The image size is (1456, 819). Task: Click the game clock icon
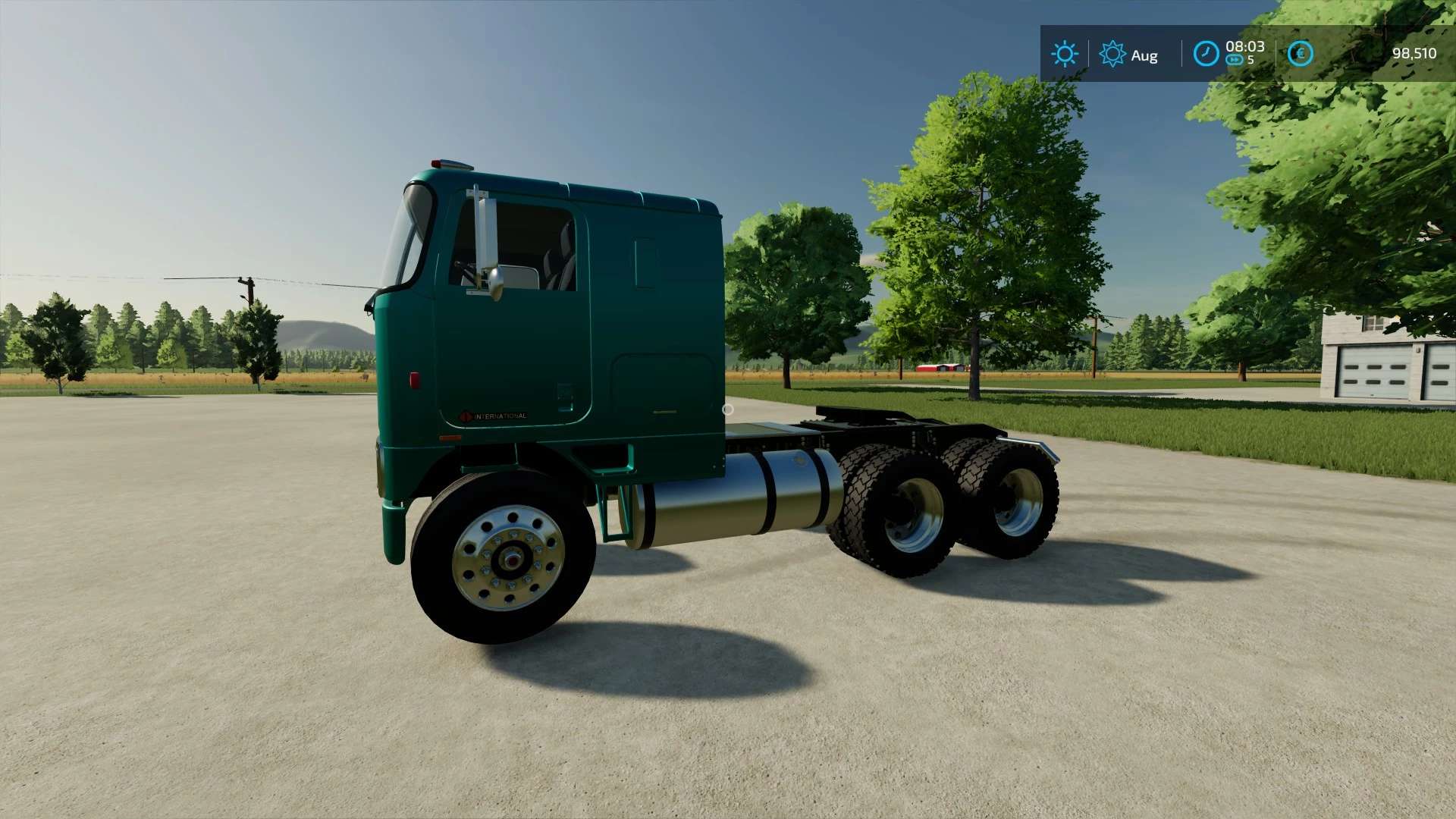[1205, 54]
